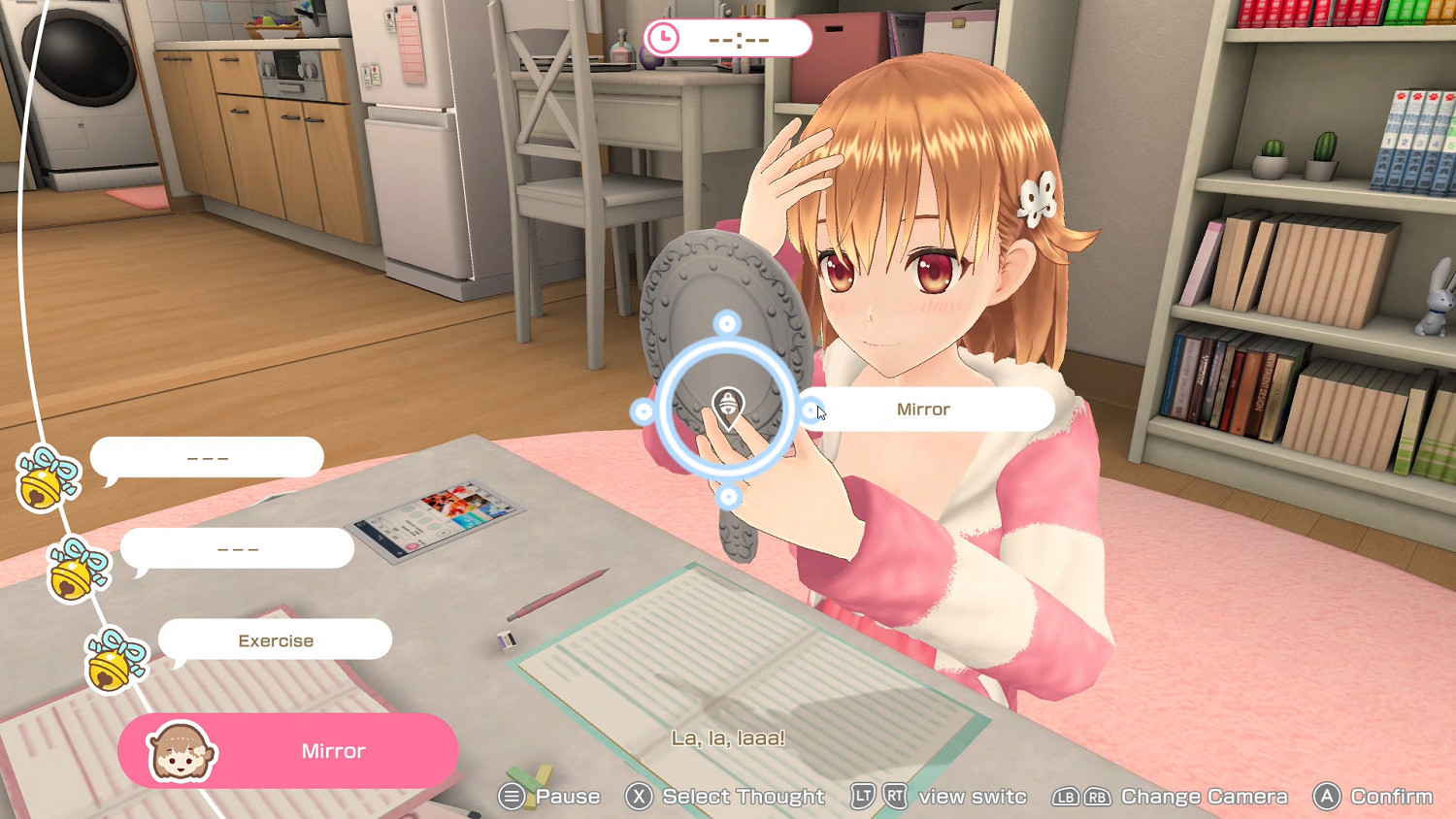Image resolution: width=1456 pixels, height=819 pixels.
Task: Click the LB Change Camera icon
Action: [x=1065, y=796]
